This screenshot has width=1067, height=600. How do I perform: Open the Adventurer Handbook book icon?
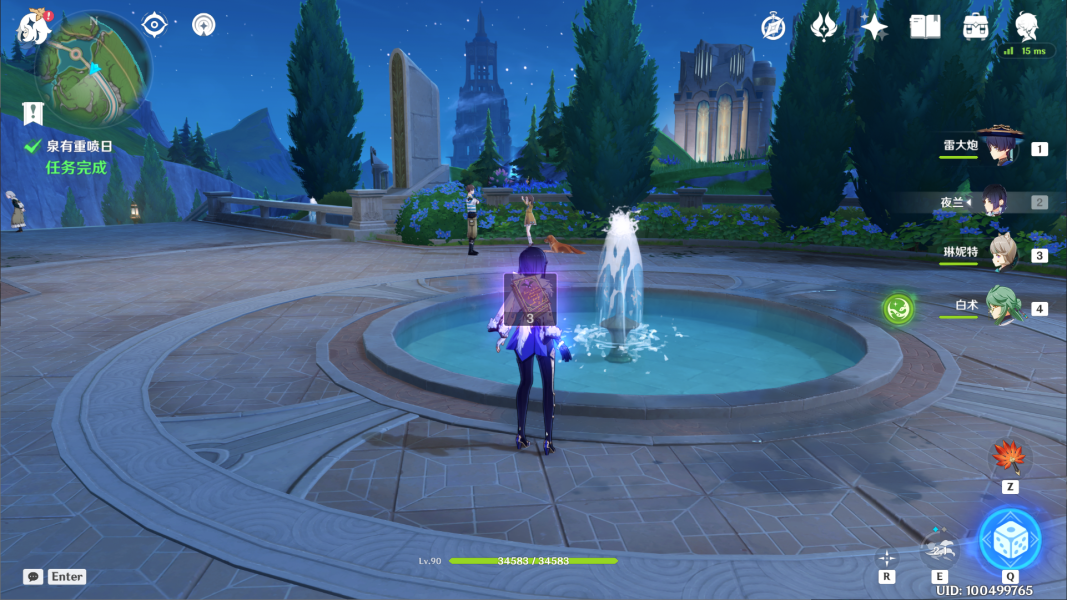coord(925,27)
